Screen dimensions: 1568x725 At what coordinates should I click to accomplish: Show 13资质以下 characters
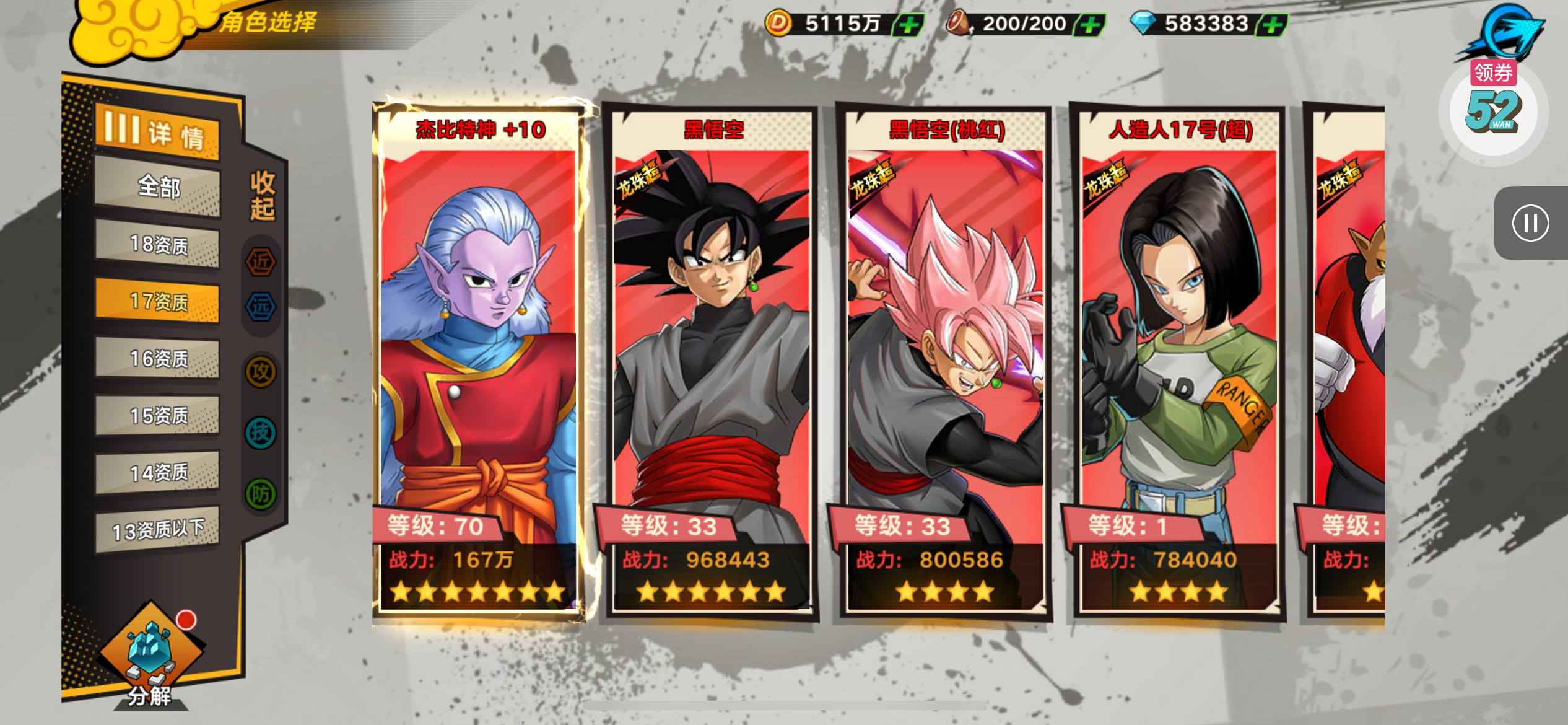pyautogui.click(x=157, y=530)
